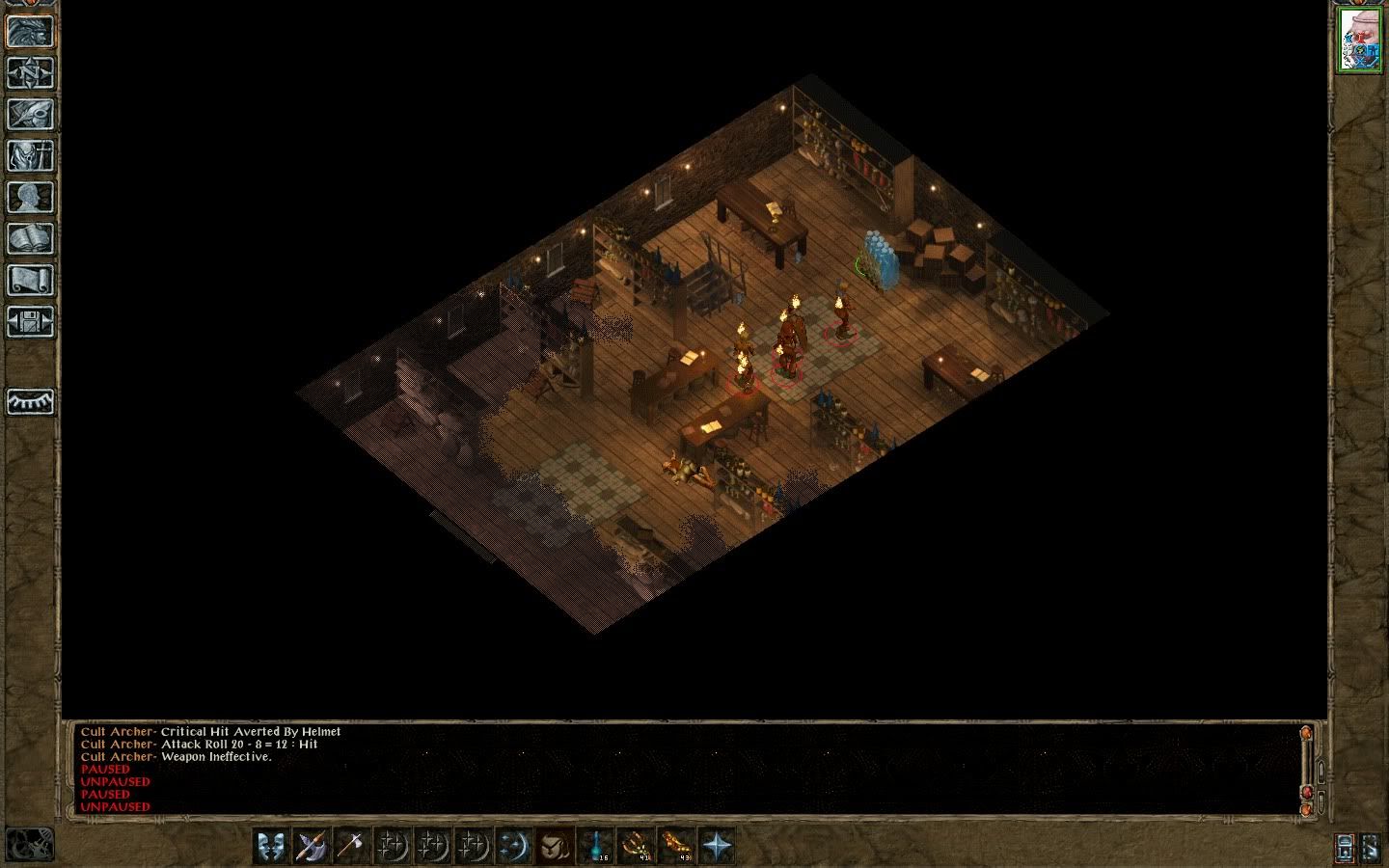The width and height of the screenshot is (1389, 868).
Task: Select the stealth hooded figure button
Action: (x=555, y=846)
